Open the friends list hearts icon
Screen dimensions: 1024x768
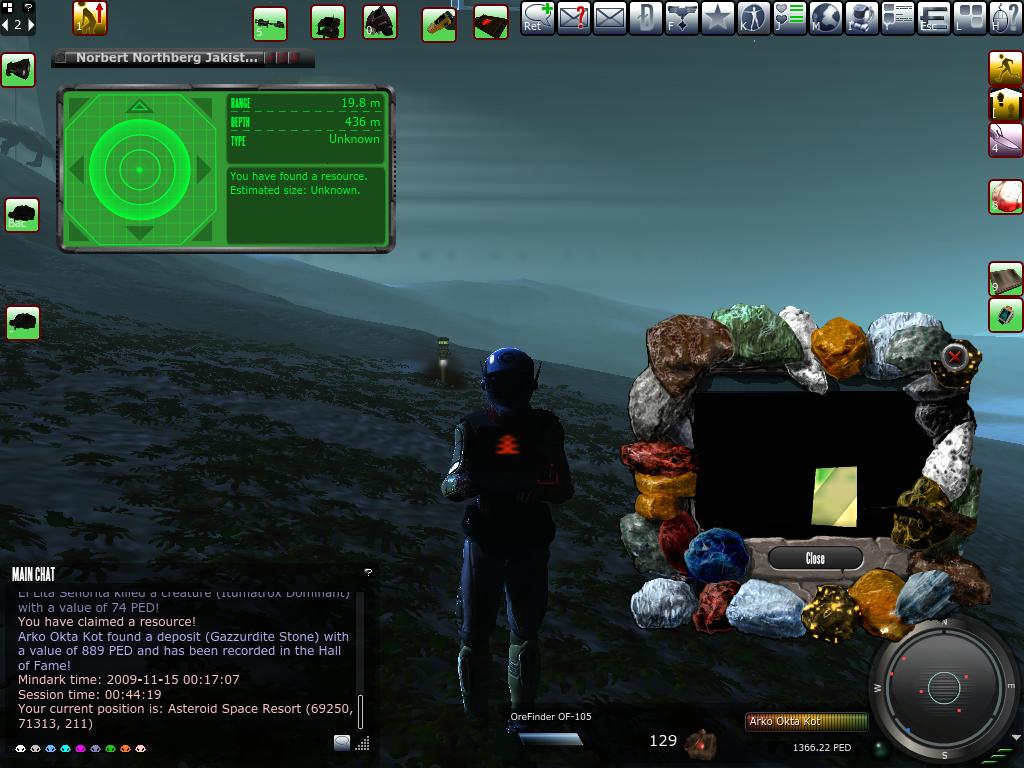789,19
